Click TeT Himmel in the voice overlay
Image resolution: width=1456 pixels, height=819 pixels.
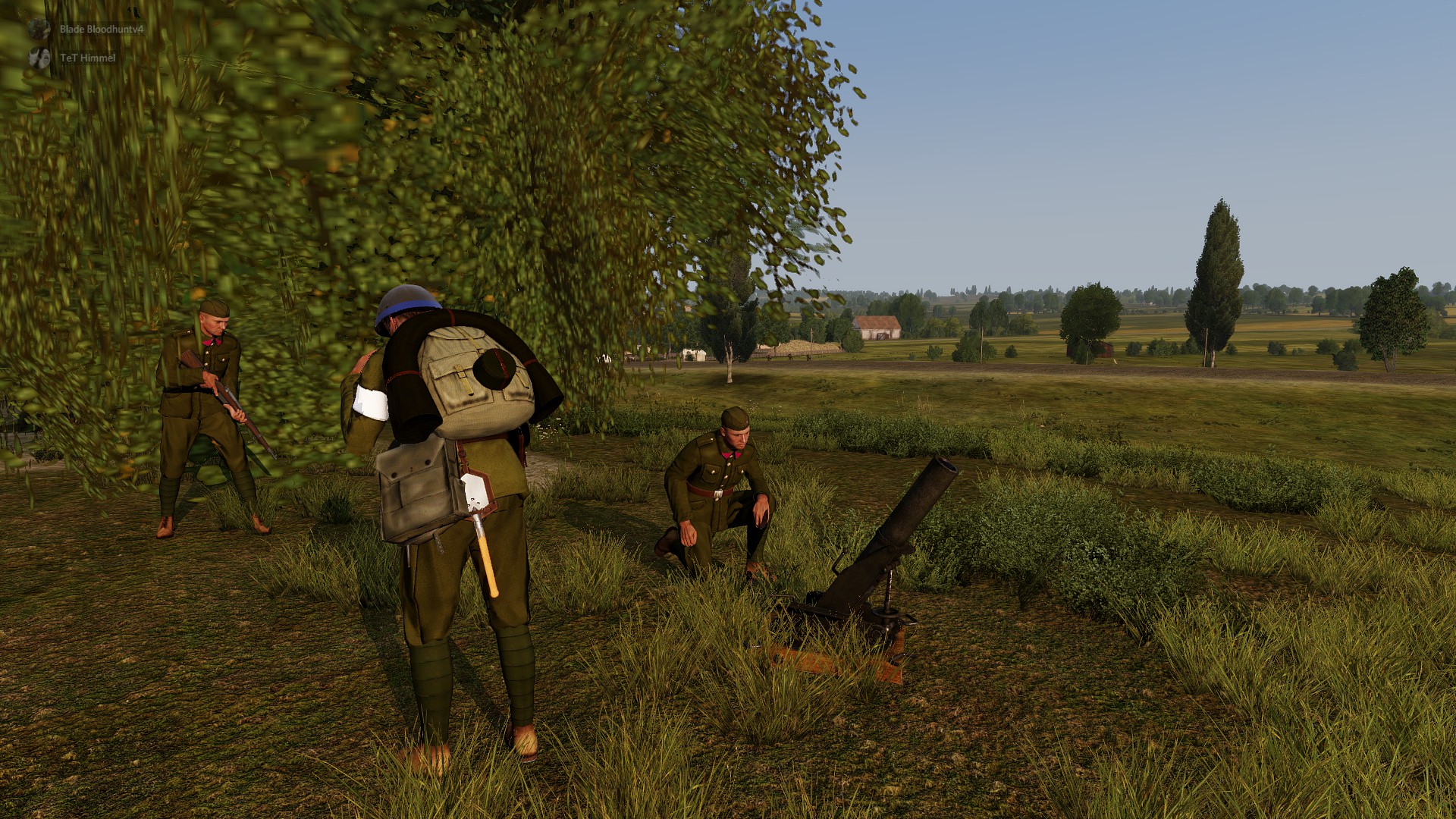click(x=87, y=58)
